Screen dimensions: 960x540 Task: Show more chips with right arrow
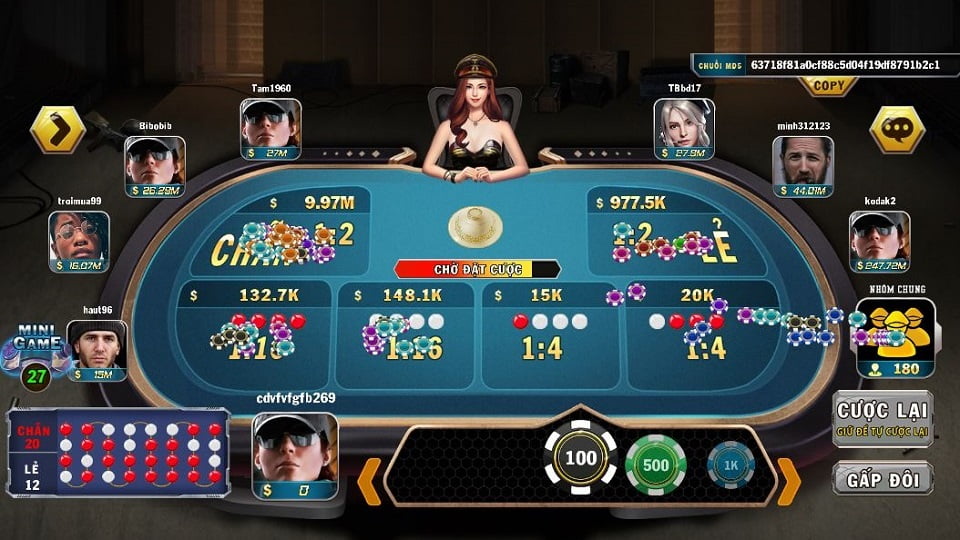[x=789, y=480]
